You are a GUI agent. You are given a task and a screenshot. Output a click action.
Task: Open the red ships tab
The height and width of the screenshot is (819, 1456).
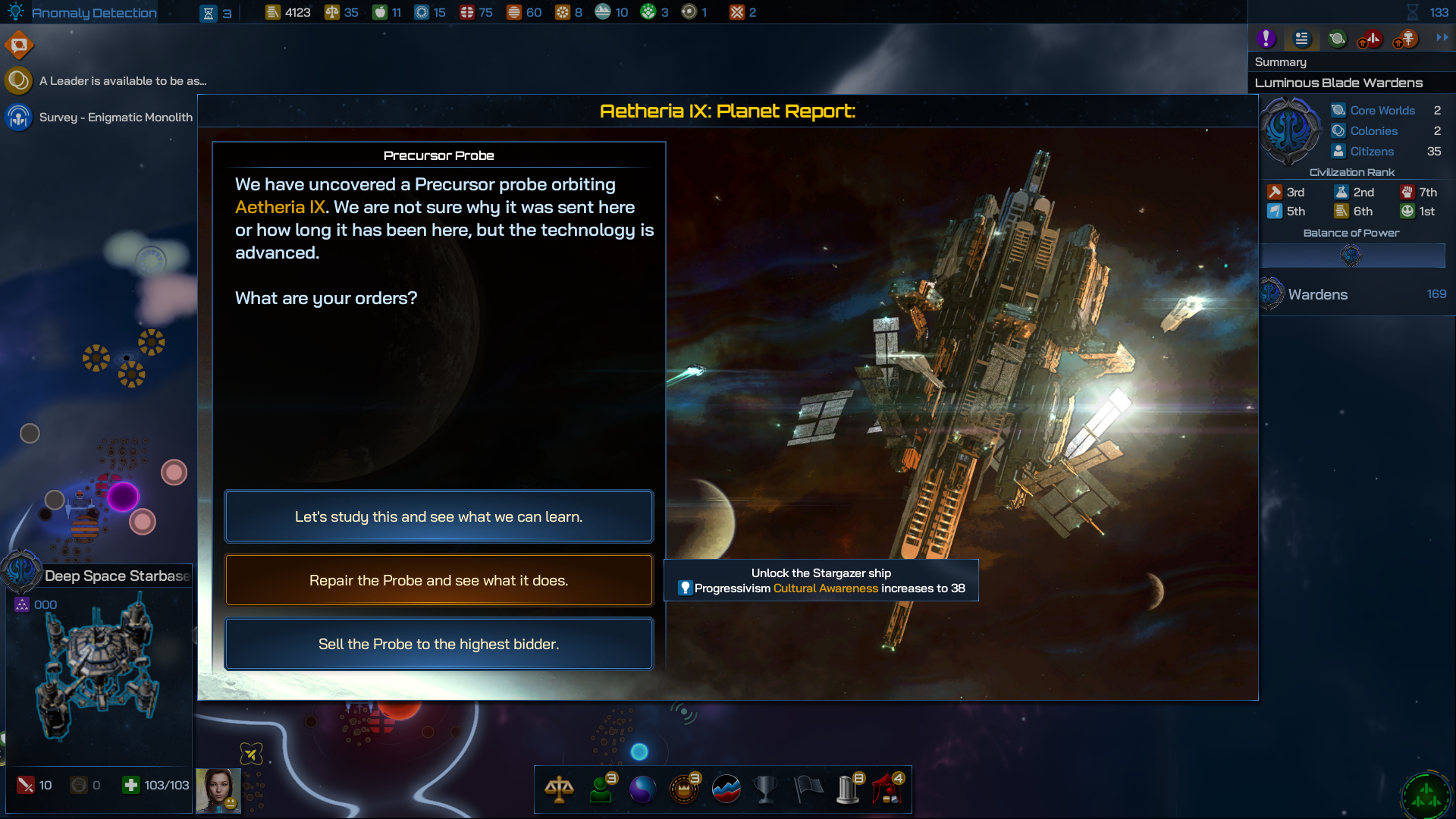pos(1370,38)
